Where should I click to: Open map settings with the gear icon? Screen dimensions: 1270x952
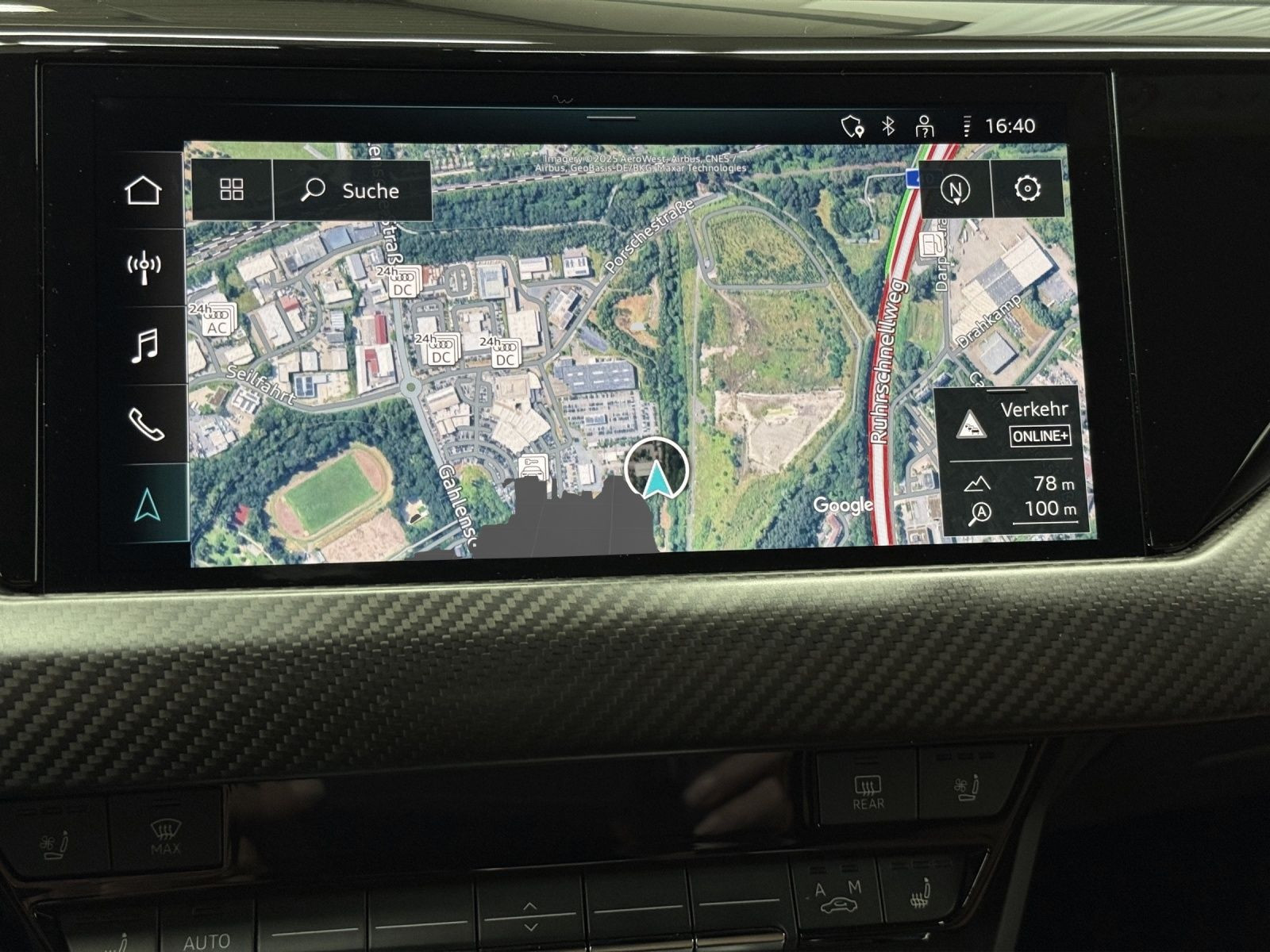(x=1027, y=189)
